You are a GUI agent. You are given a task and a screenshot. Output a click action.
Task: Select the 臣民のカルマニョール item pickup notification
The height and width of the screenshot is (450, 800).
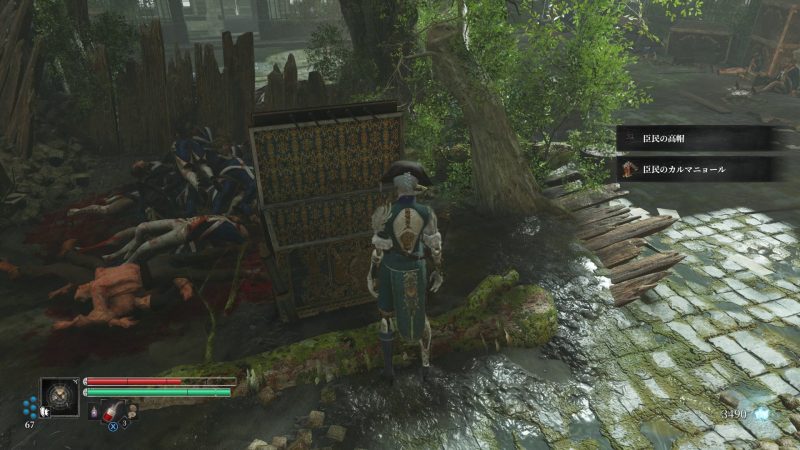(x=692, y=169)
